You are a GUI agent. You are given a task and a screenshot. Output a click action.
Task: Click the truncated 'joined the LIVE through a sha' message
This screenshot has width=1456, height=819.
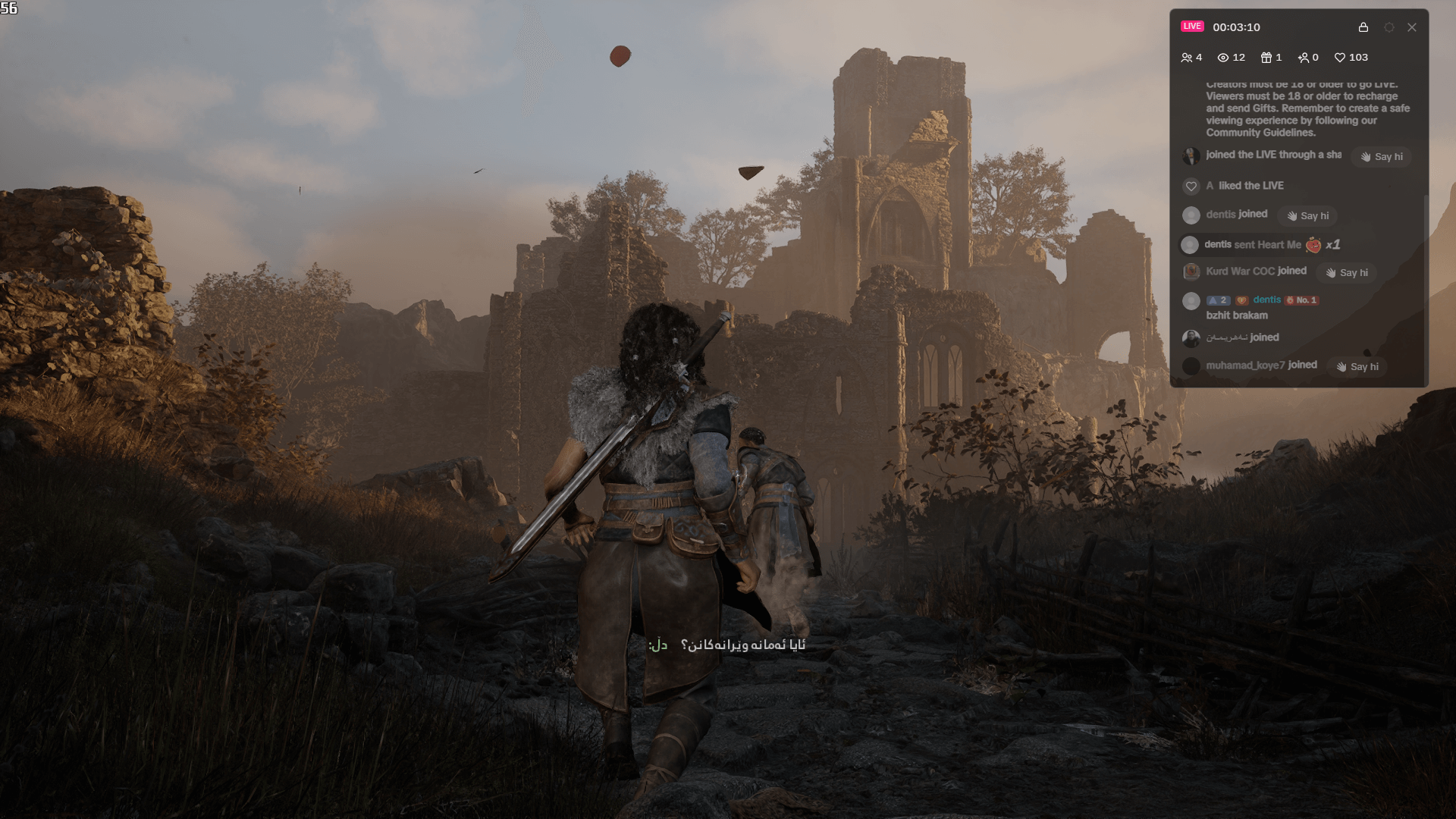coord(1273,155)
